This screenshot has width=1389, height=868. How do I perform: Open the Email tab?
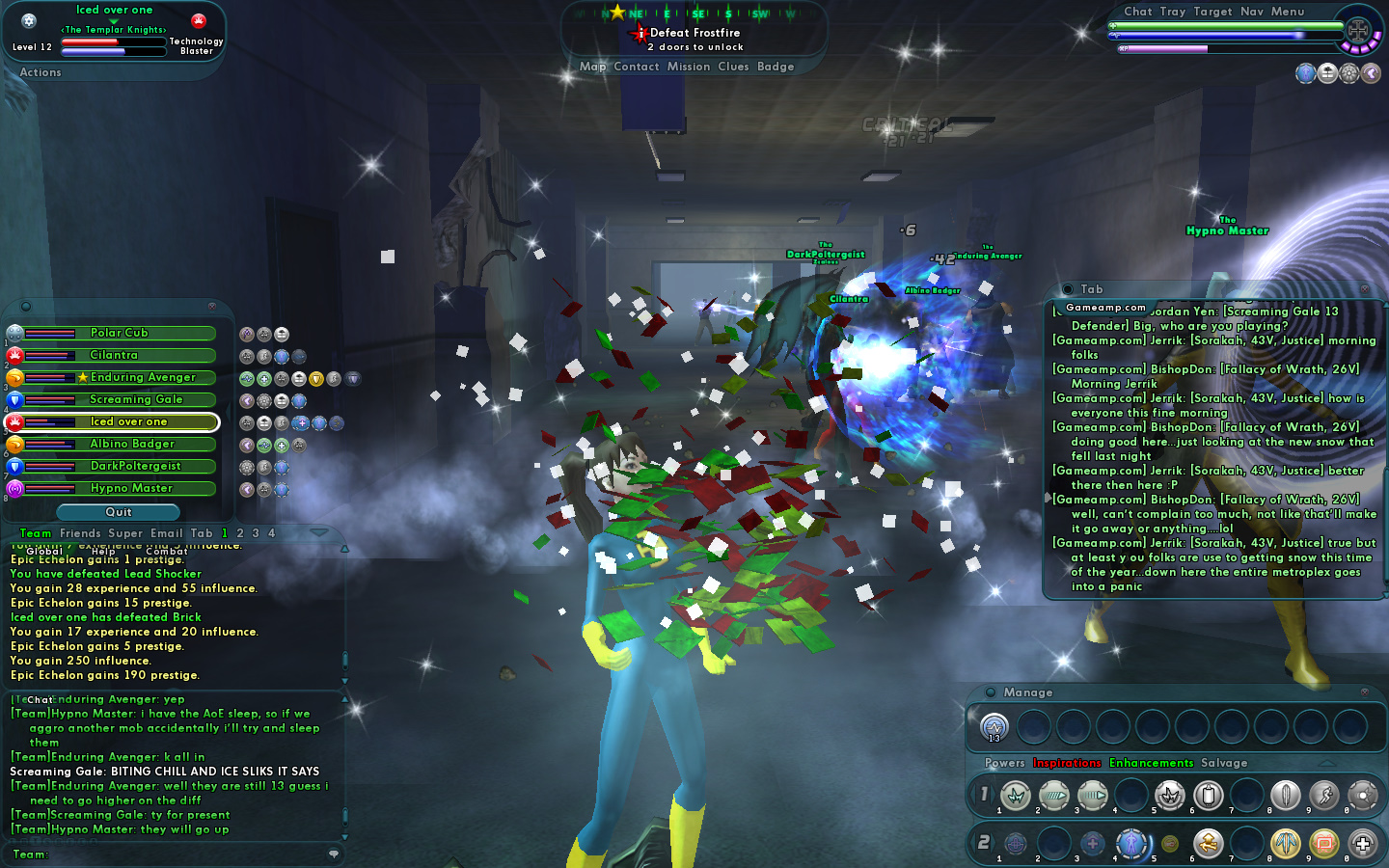(166, 533)
